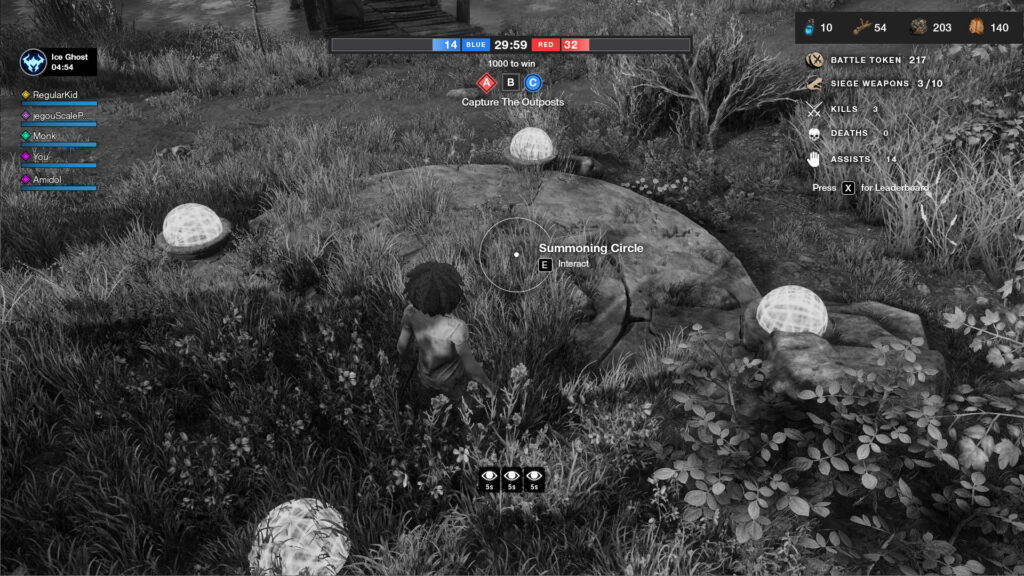Screen dimensions: 1024x576
Task: Select party member RegularKid
Action: (x=55, y=94)
